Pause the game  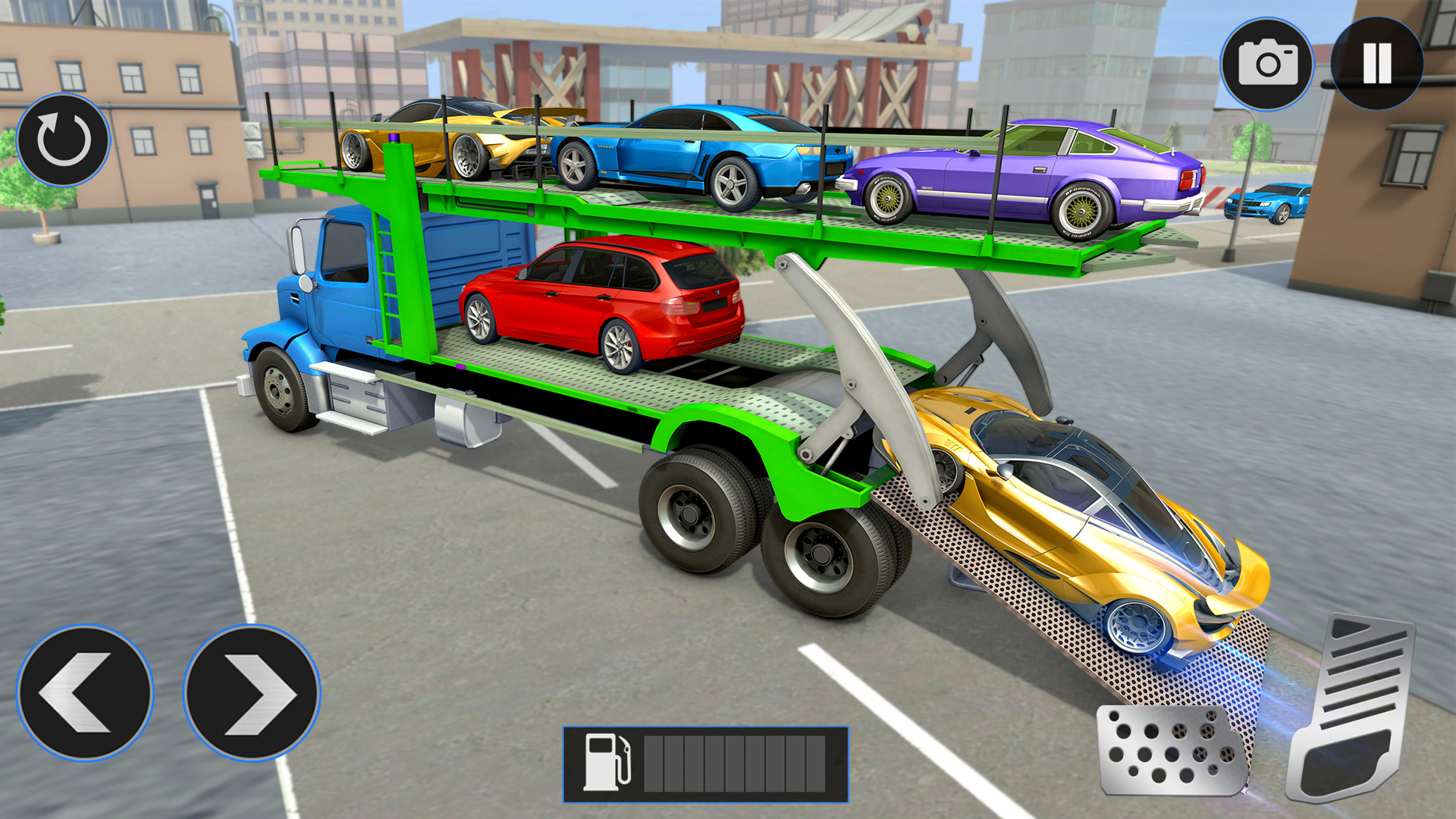(1376, 64)
